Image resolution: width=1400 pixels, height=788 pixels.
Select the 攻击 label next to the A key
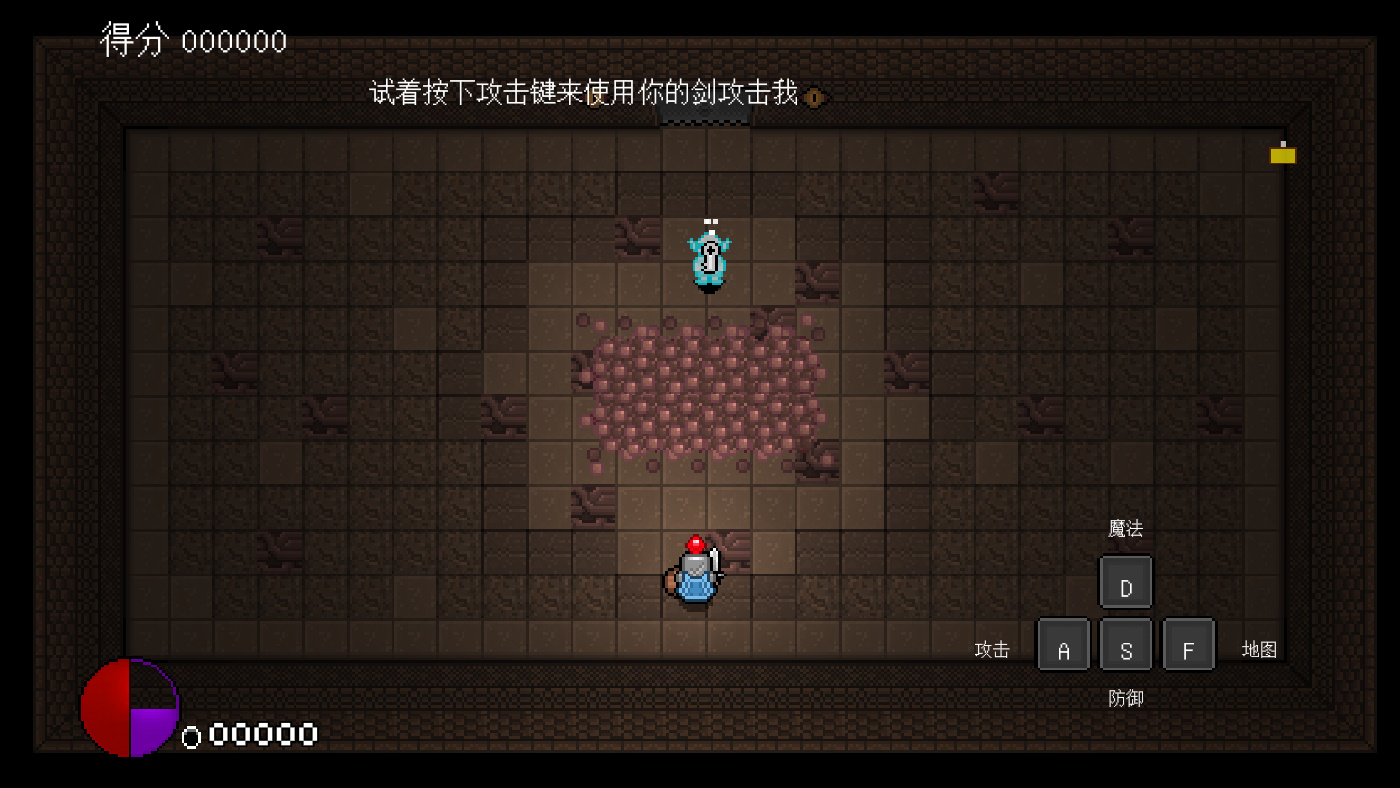pyautogui.click(x=991, y=649)
